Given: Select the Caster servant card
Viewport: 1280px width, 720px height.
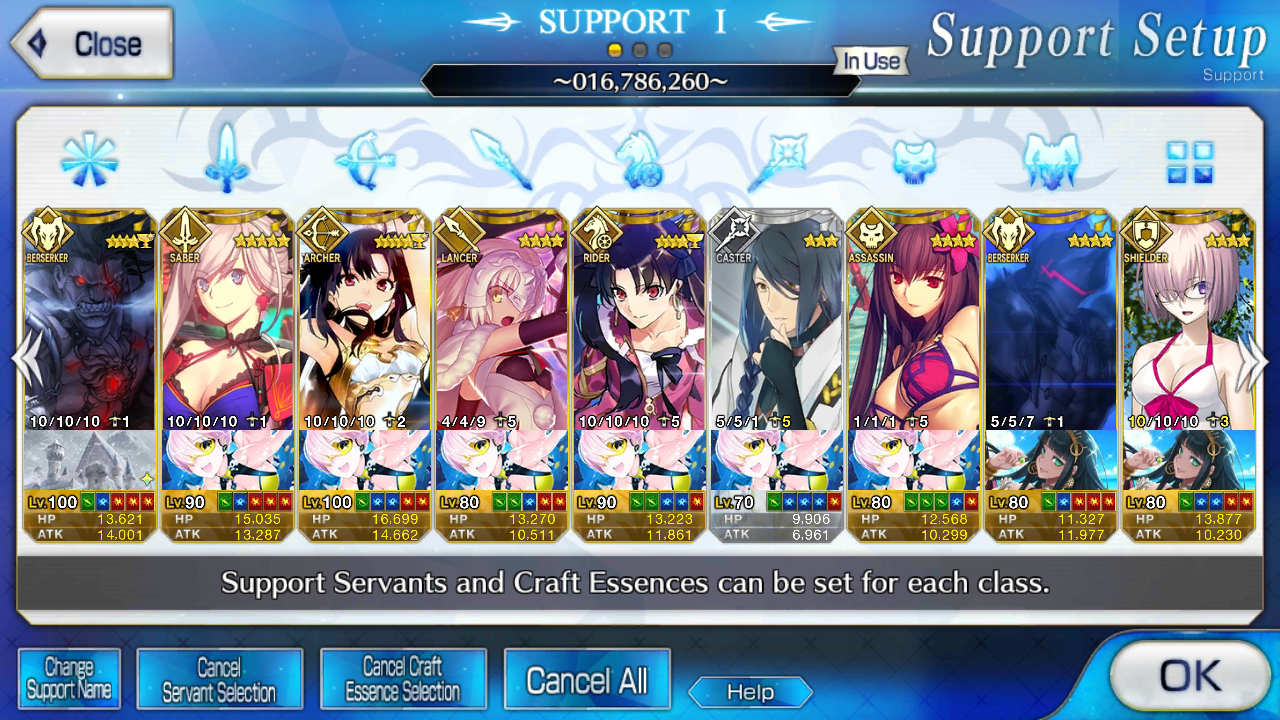Looking at the screenshot, I should [x=777, y=320].
